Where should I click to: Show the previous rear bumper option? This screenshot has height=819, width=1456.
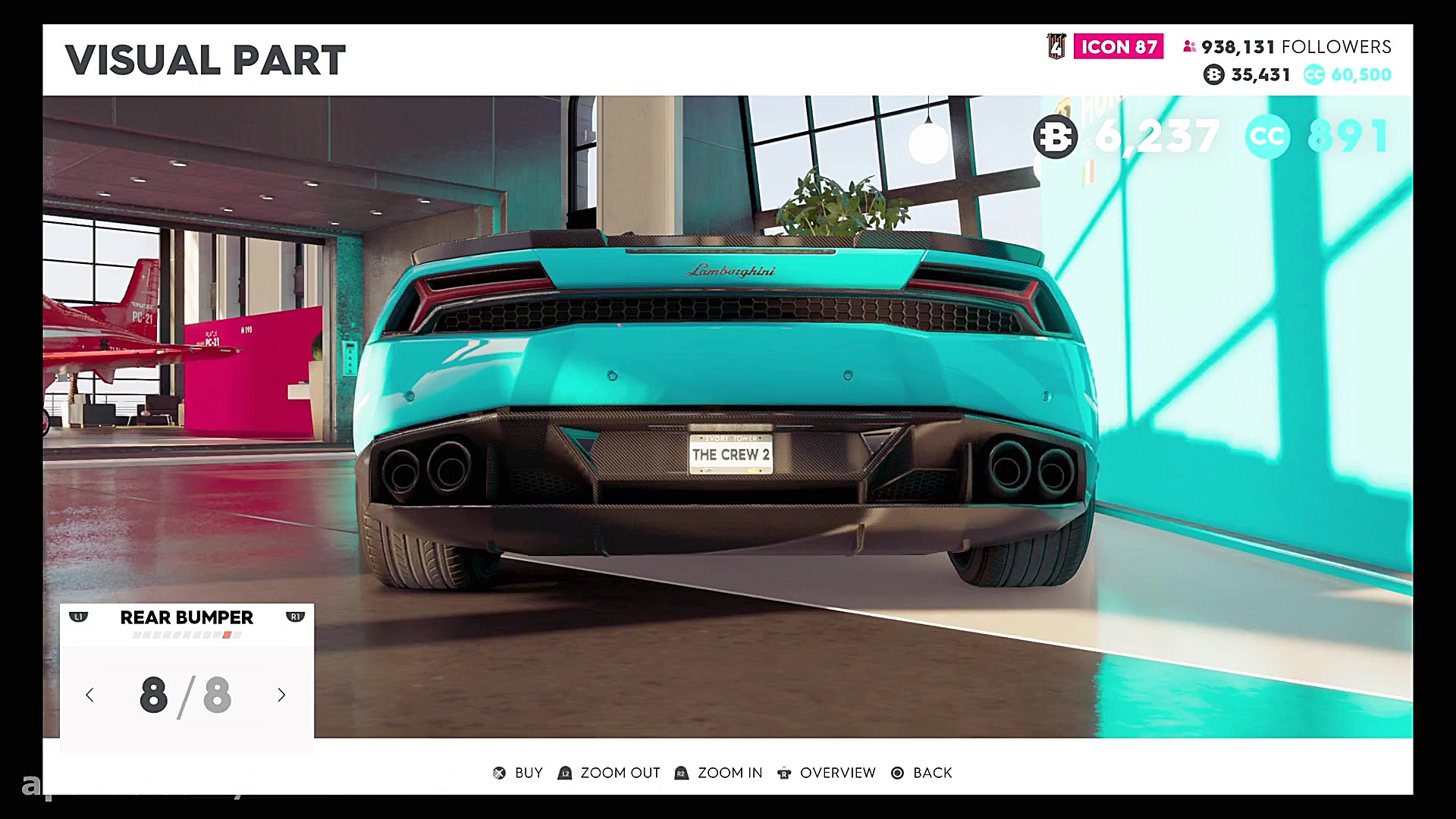(x=89, y=695)
